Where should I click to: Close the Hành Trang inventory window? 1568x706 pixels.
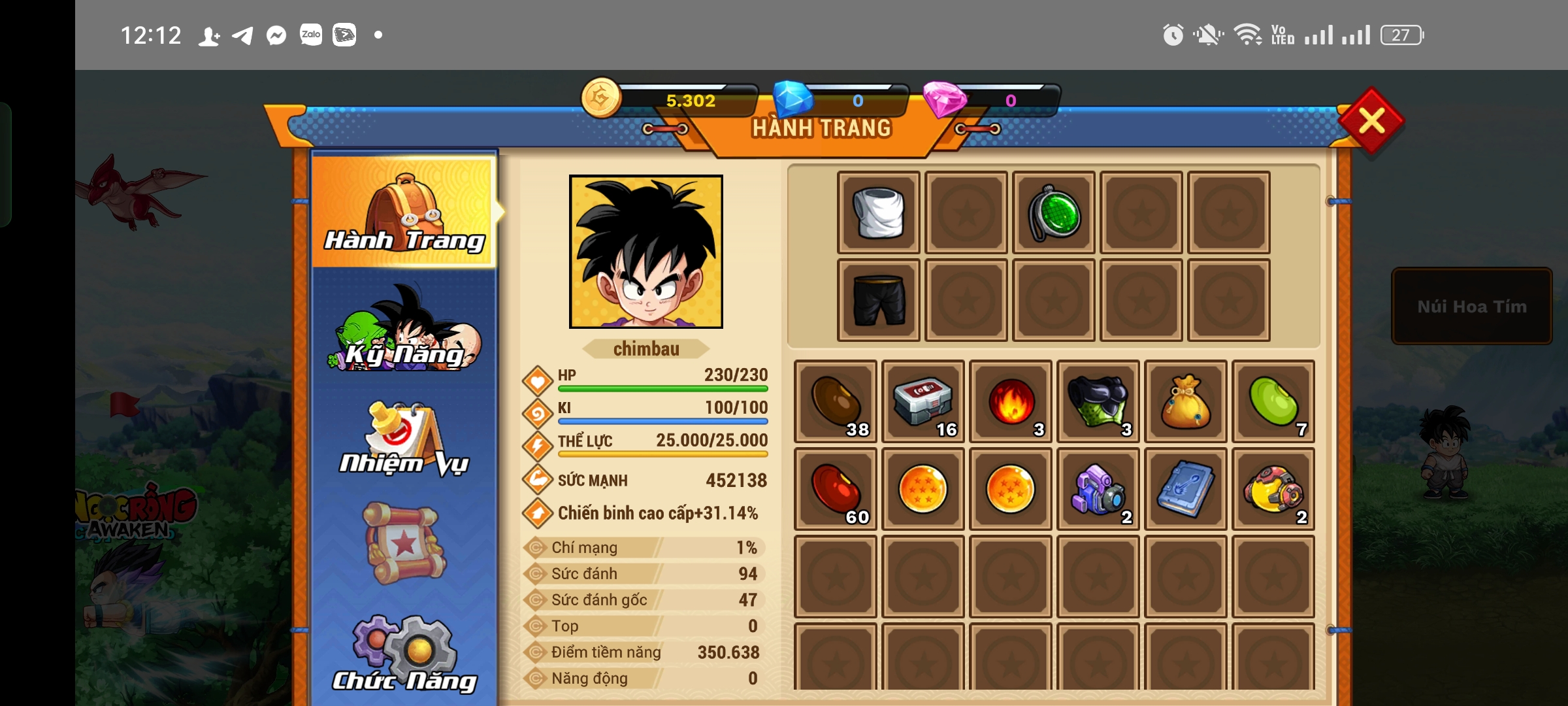(x=1371, y=121)
